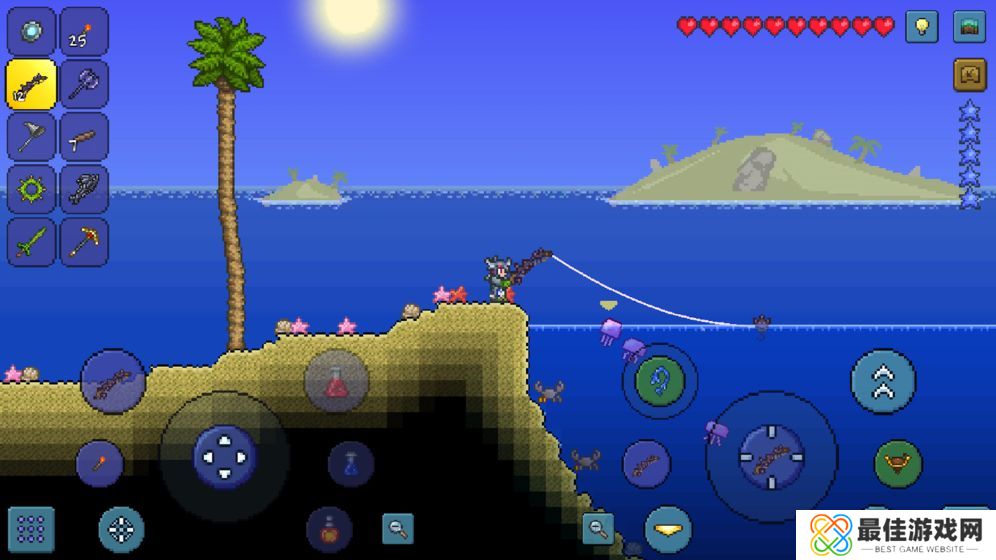This screenshot has height=560, width=996.
Task: Fire the blue grappling hook button
Action: [x=660, y=381]
